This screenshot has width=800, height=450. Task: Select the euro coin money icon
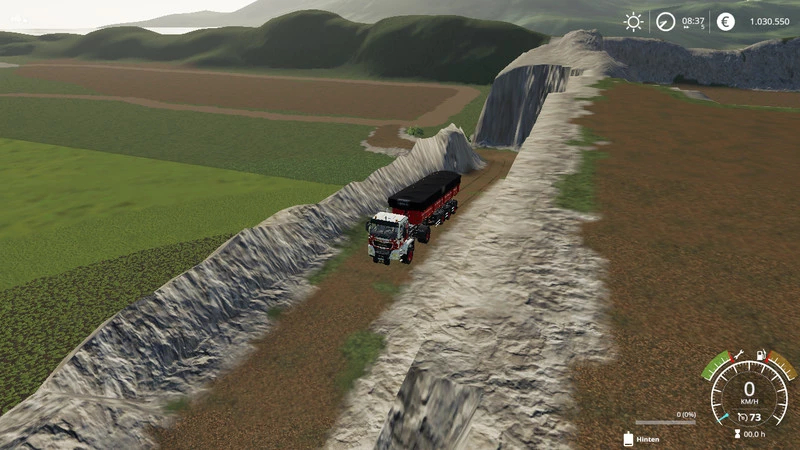tap(726, 21)
